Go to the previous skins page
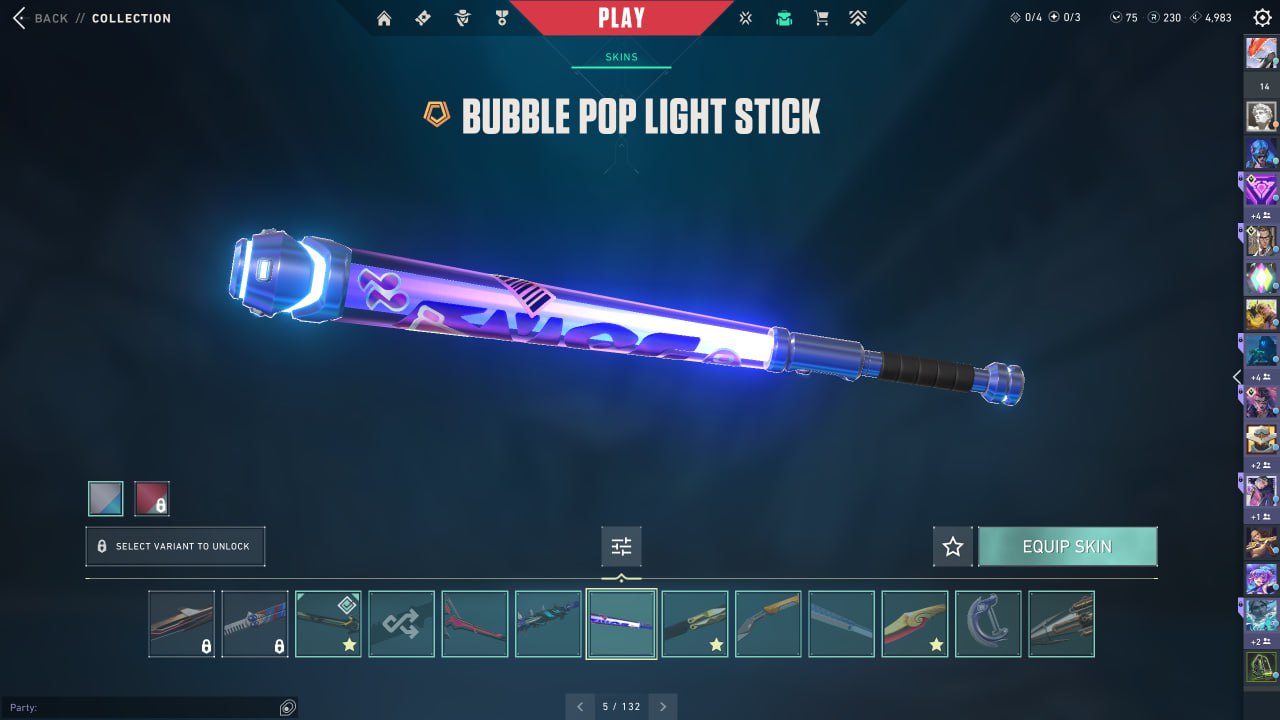This screenshot has height=720, width=1280. [x=580, y=707]
